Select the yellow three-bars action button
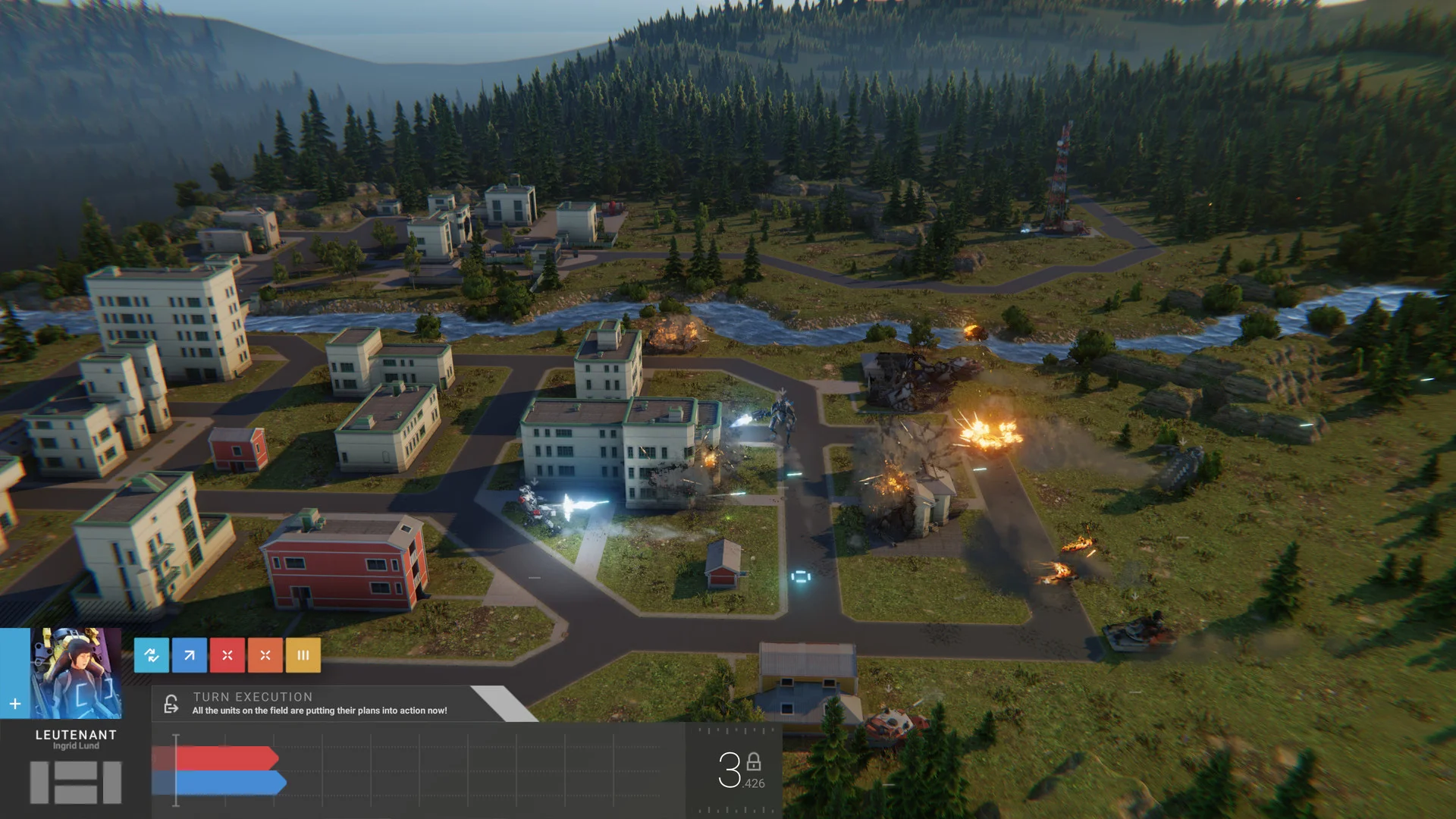The height and width of the screenshot is (819, 1456). [303, 655]
